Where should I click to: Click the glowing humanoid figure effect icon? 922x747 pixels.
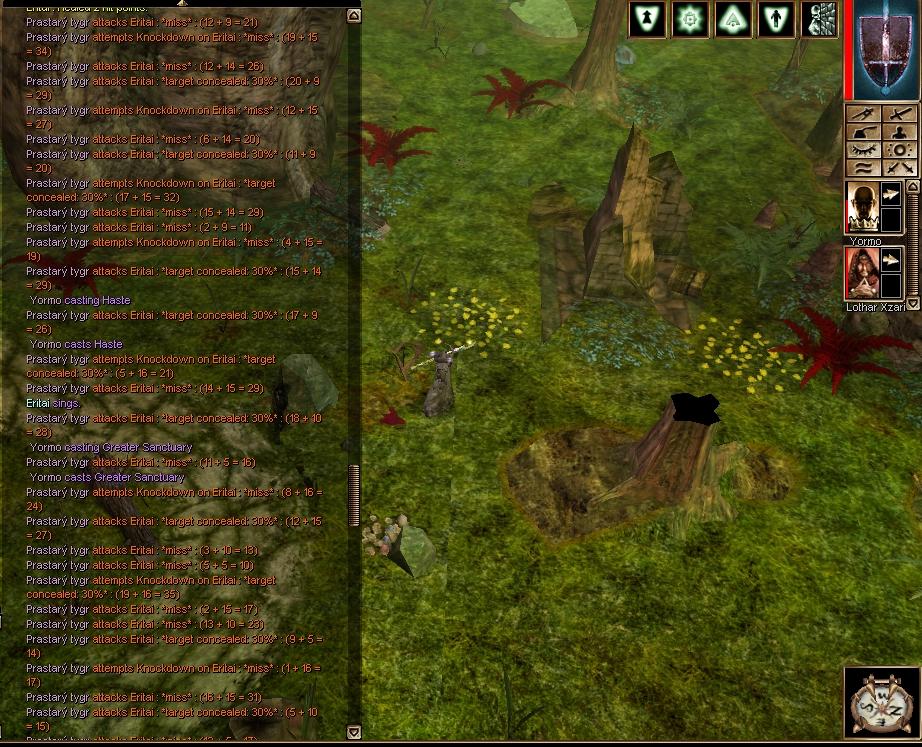coord(776,19)
